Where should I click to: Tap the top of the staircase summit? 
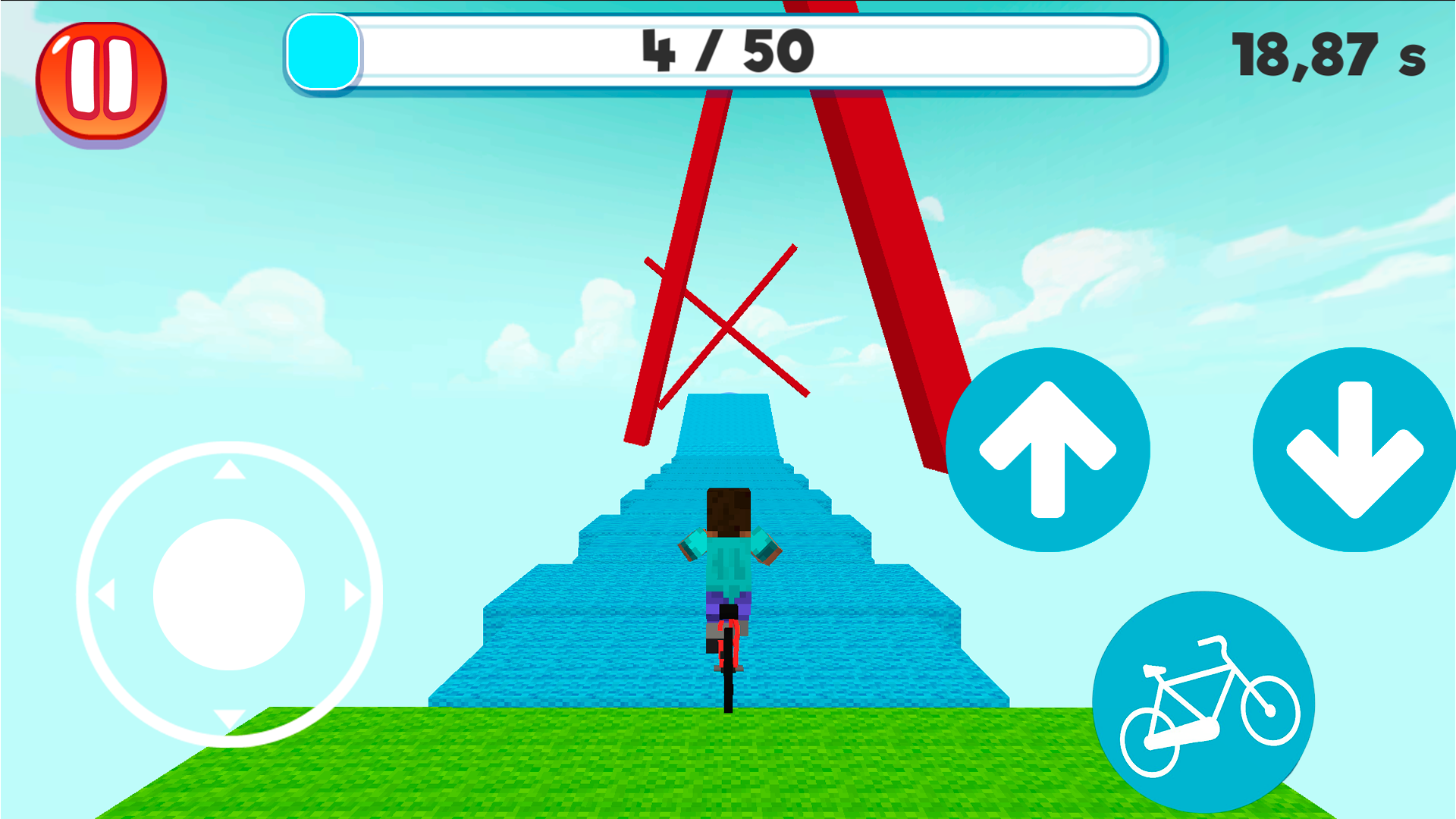coord(726,400)
